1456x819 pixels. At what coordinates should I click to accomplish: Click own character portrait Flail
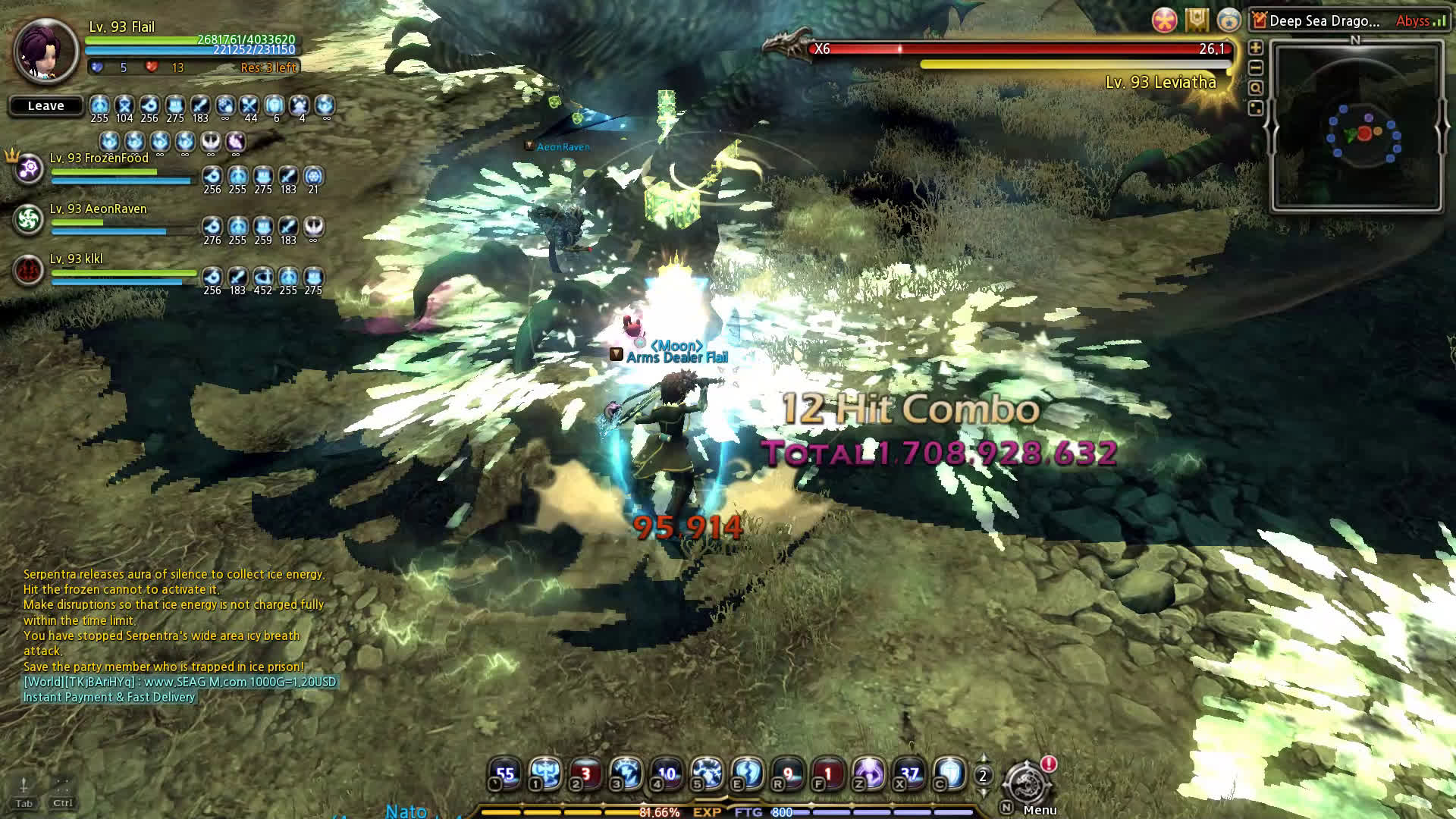click(45, 51)
